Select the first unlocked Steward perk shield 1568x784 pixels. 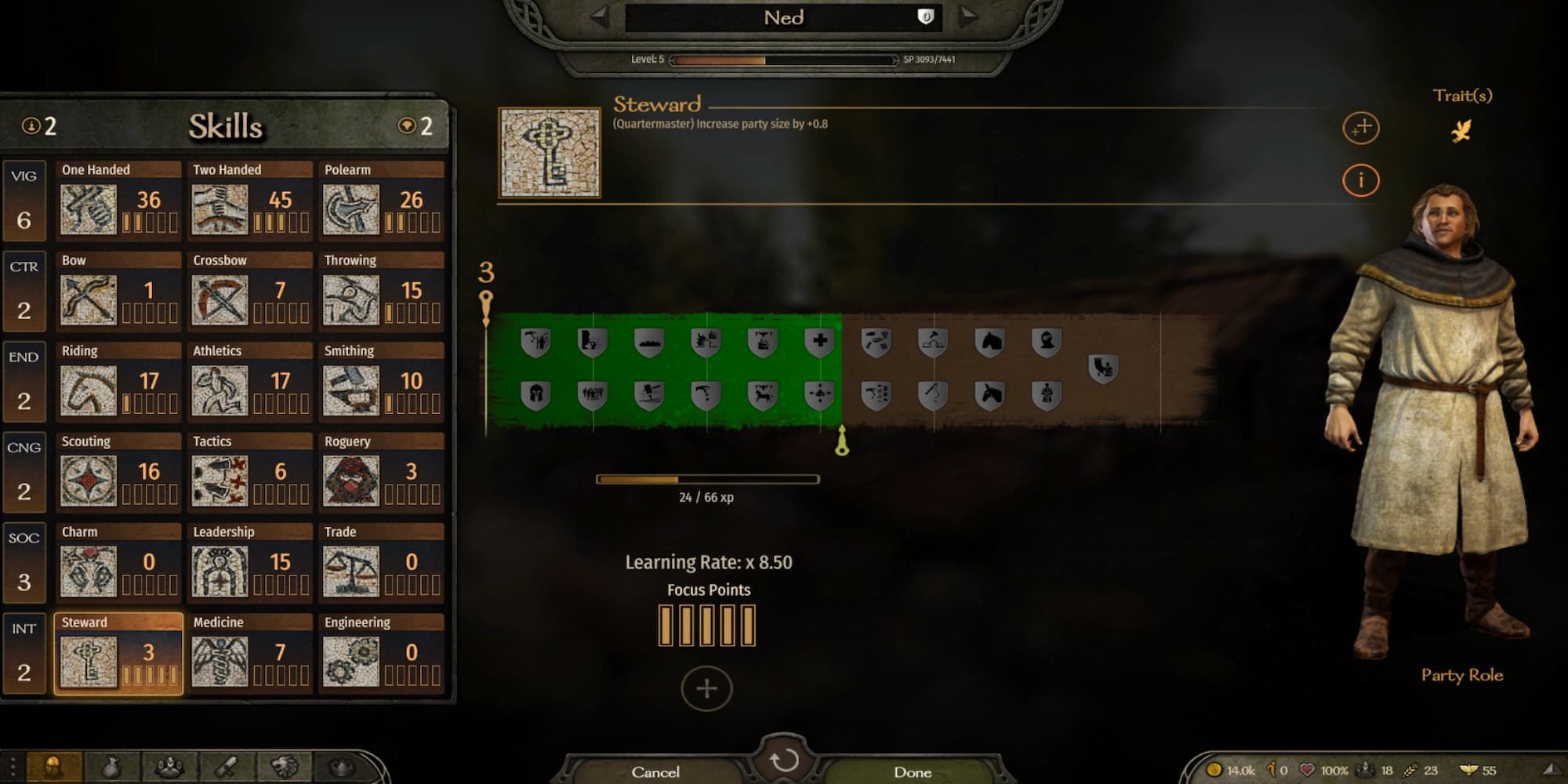point(536,343)
